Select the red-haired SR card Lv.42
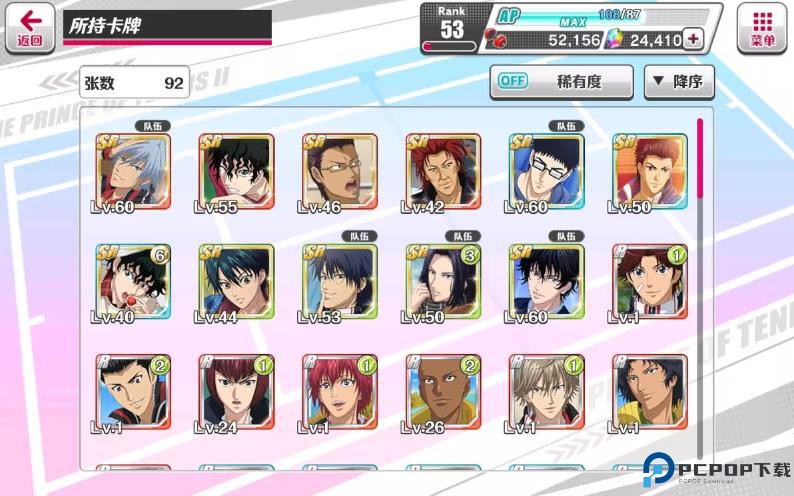 pos(443,172)
